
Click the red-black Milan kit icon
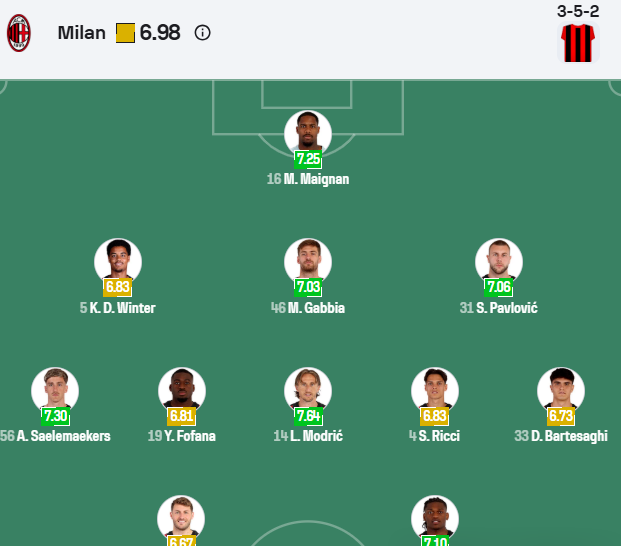[577, 43]
